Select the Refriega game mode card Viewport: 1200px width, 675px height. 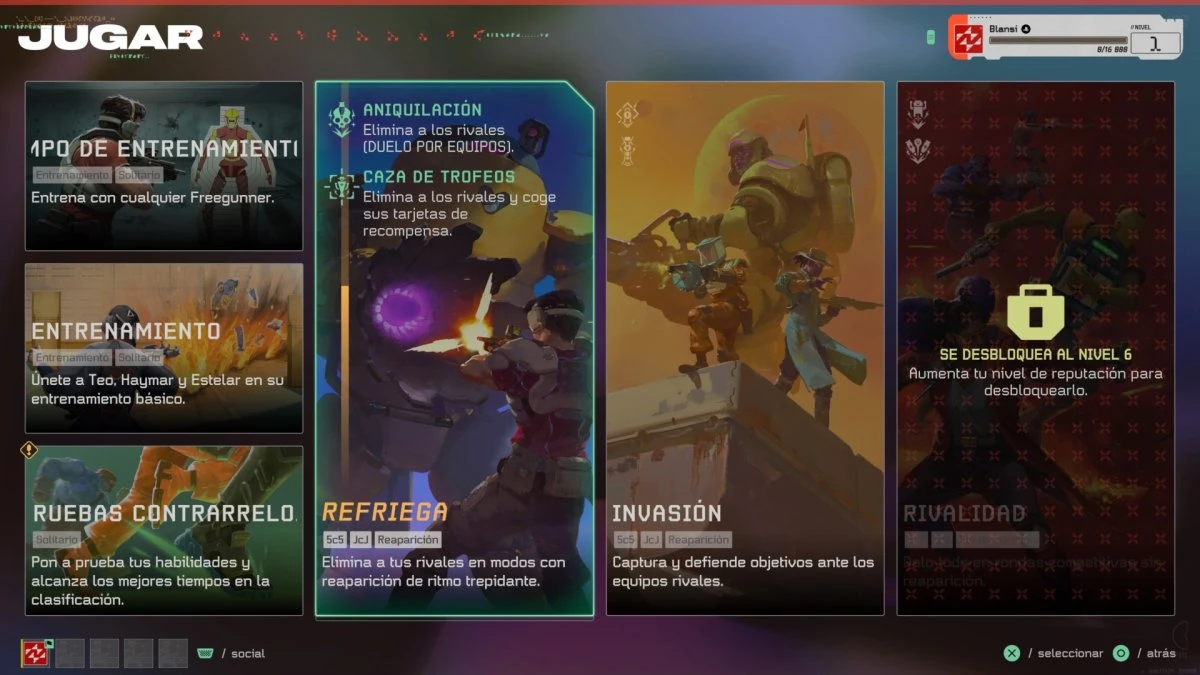click(454, 348)
